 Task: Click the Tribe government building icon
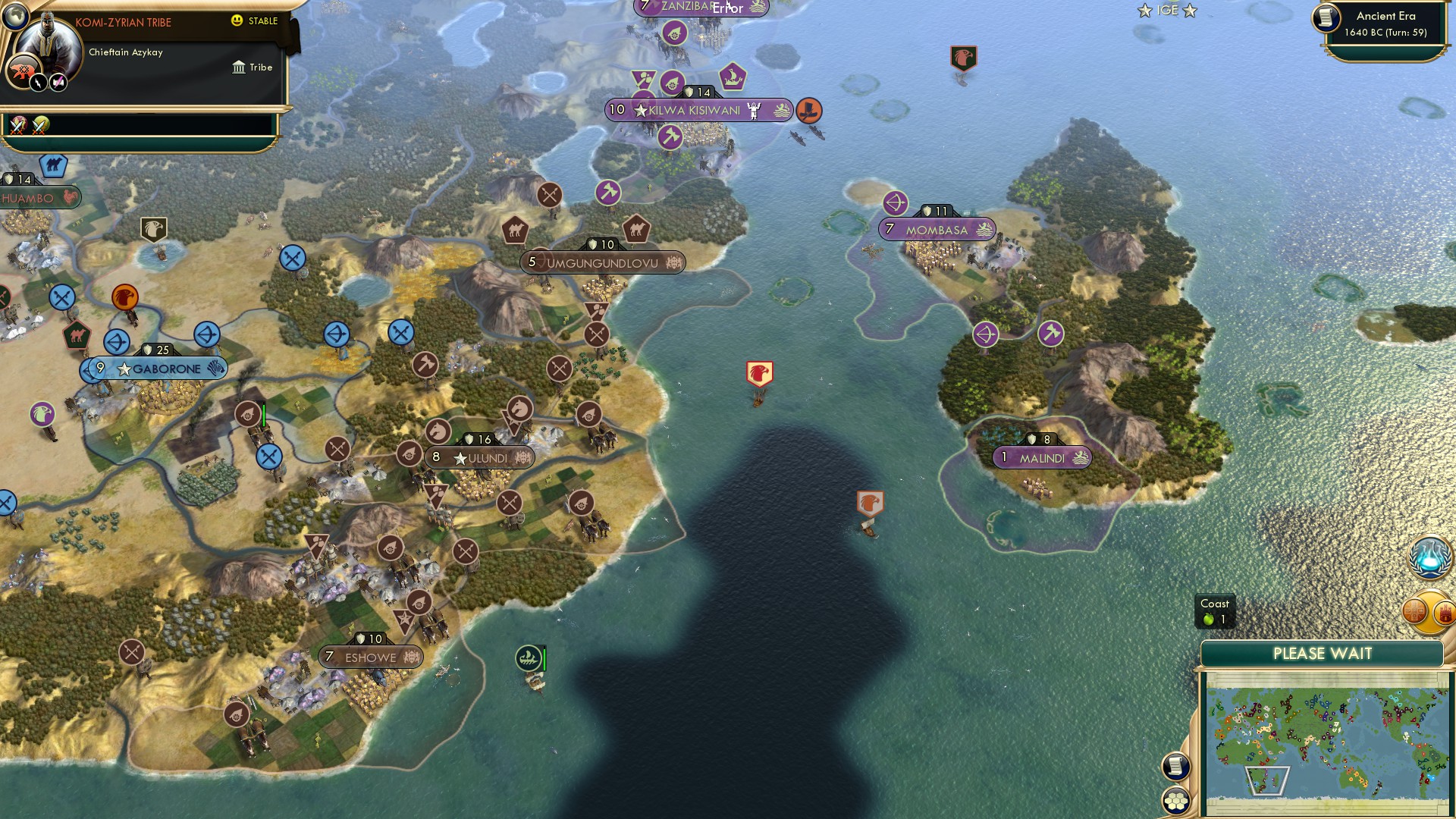coord(239,67)
